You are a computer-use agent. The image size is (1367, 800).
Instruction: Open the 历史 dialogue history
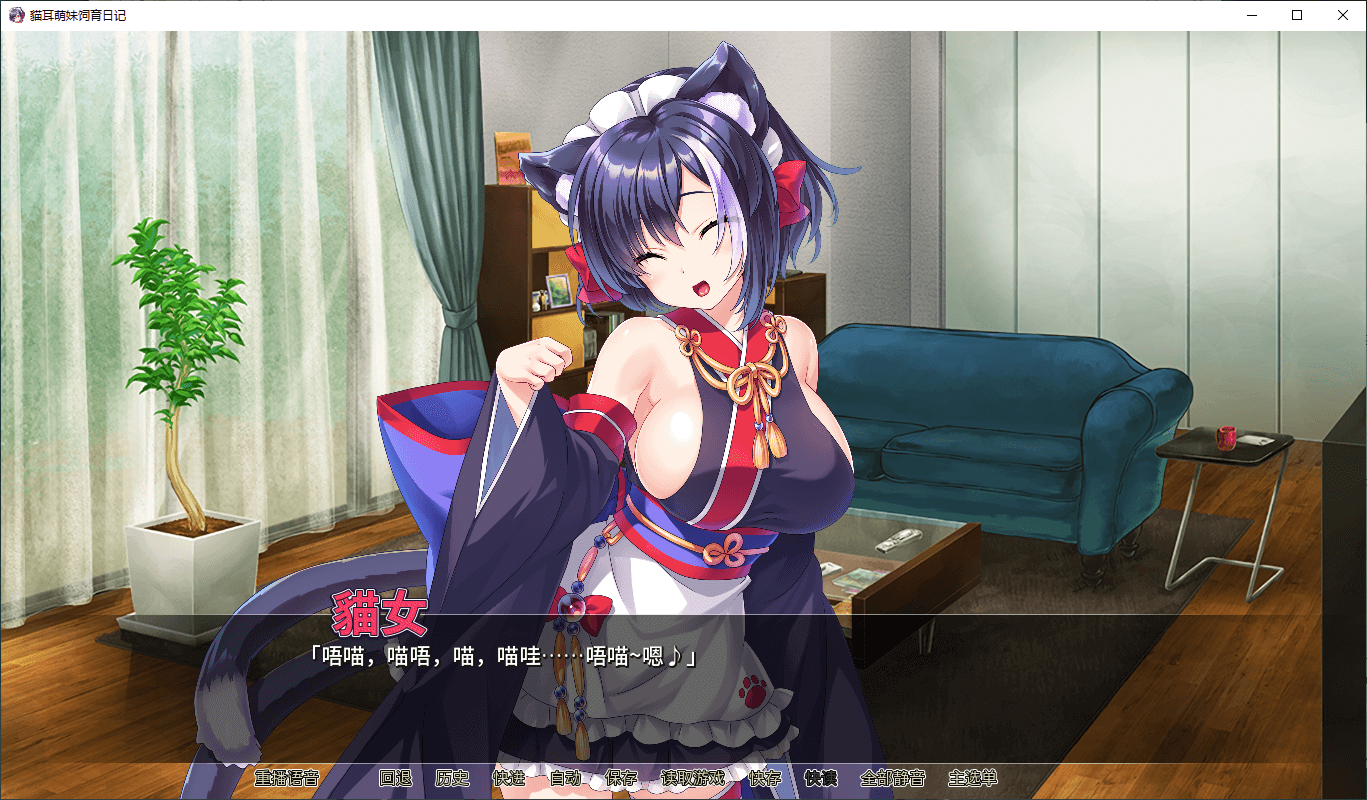[x=452, y=778]
